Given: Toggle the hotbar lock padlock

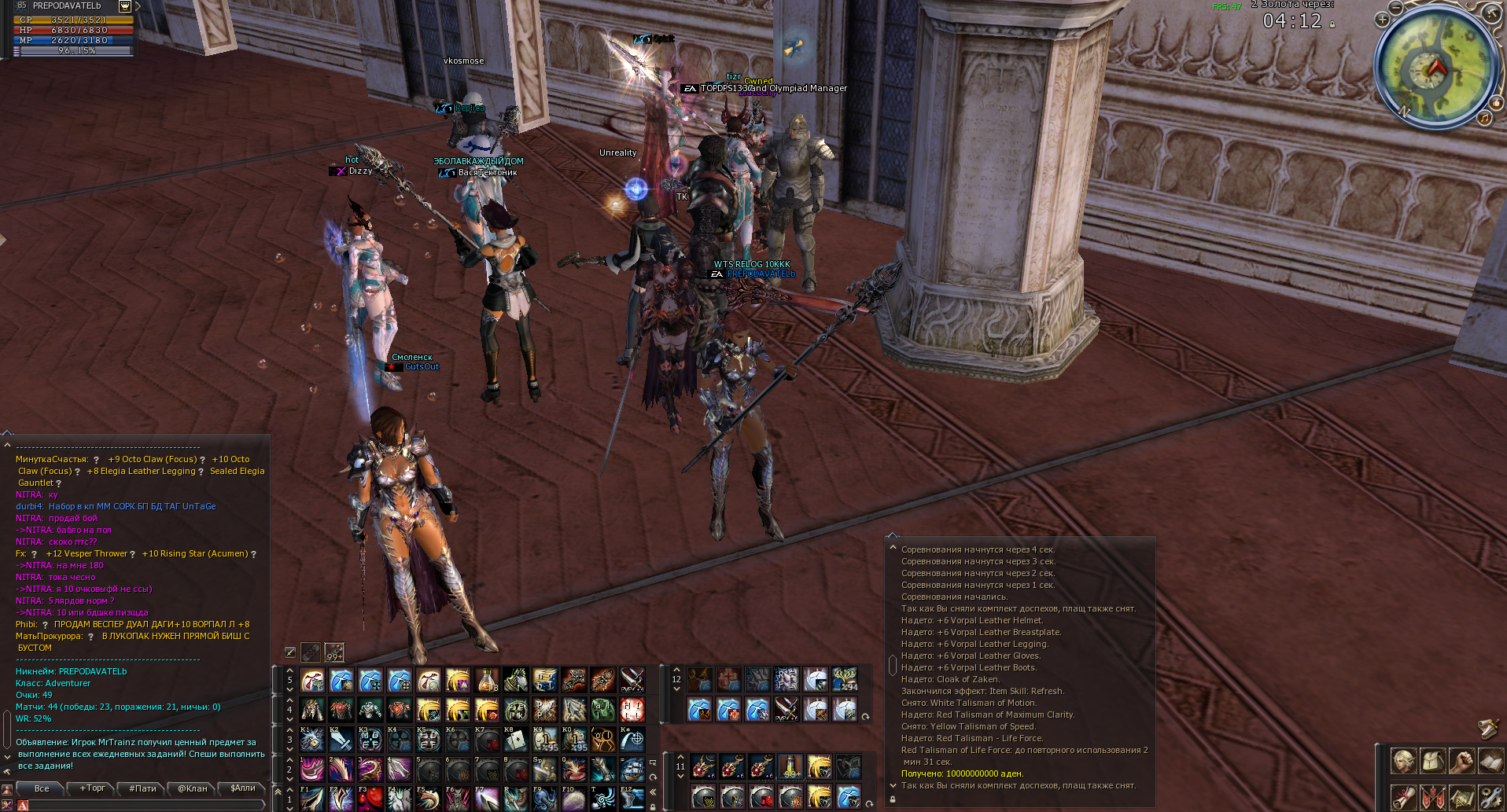Looking at the screenshot, I should (x=653, y=807).
